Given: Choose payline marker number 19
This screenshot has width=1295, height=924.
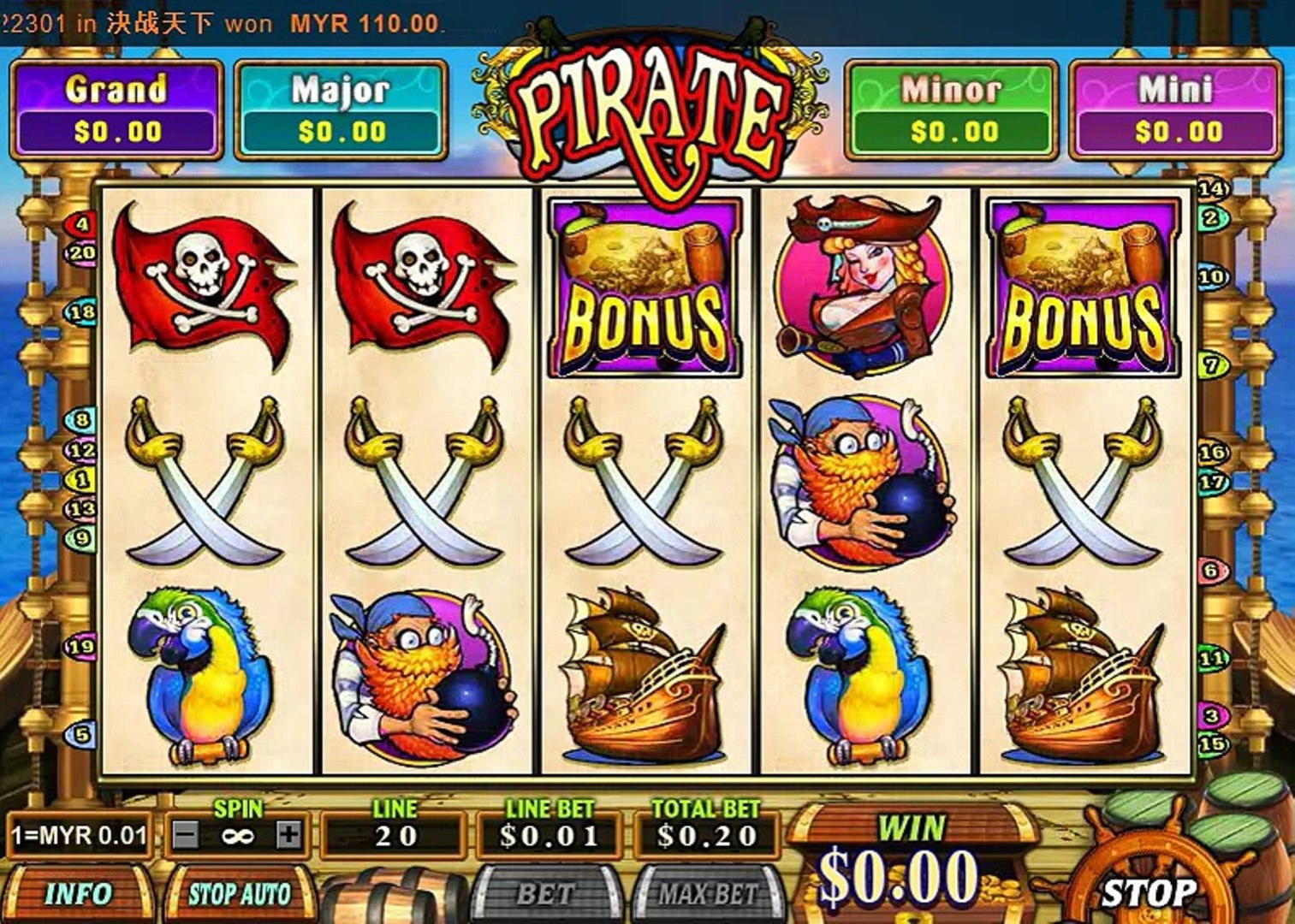Looking at the screenshot, I should (x=80, y=646).
